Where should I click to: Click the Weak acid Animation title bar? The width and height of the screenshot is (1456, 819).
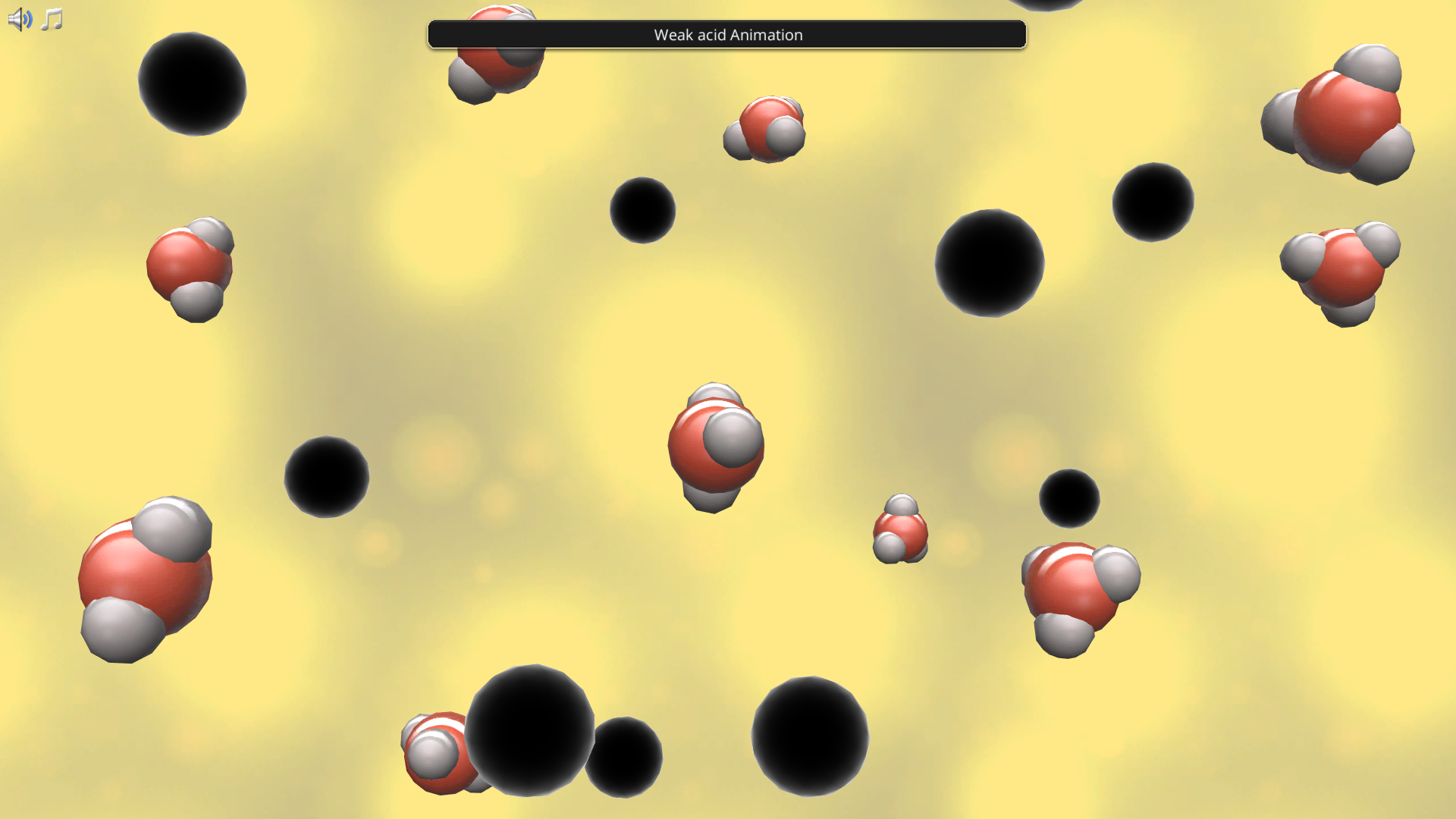(726, 35)
